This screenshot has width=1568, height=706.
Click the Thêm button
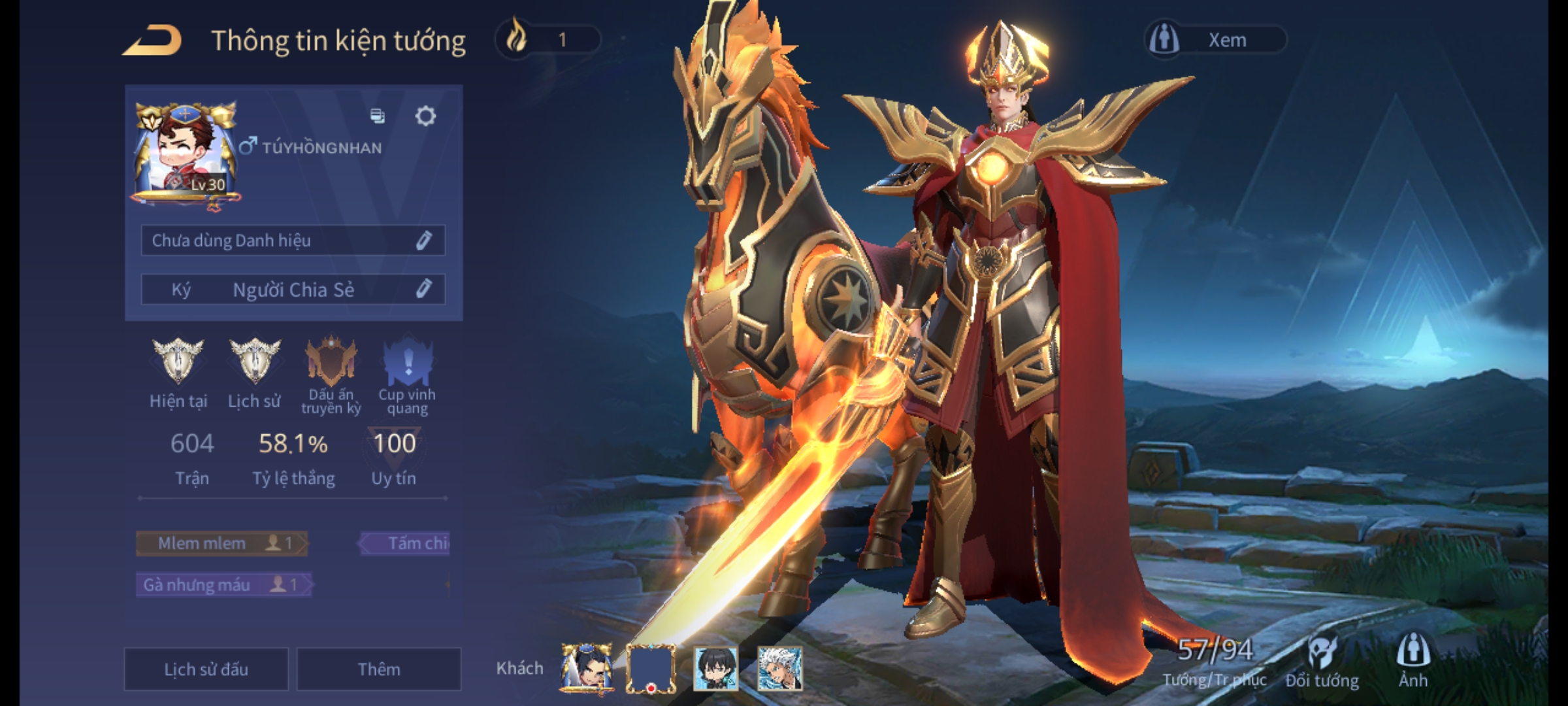(x=379, y=669)
